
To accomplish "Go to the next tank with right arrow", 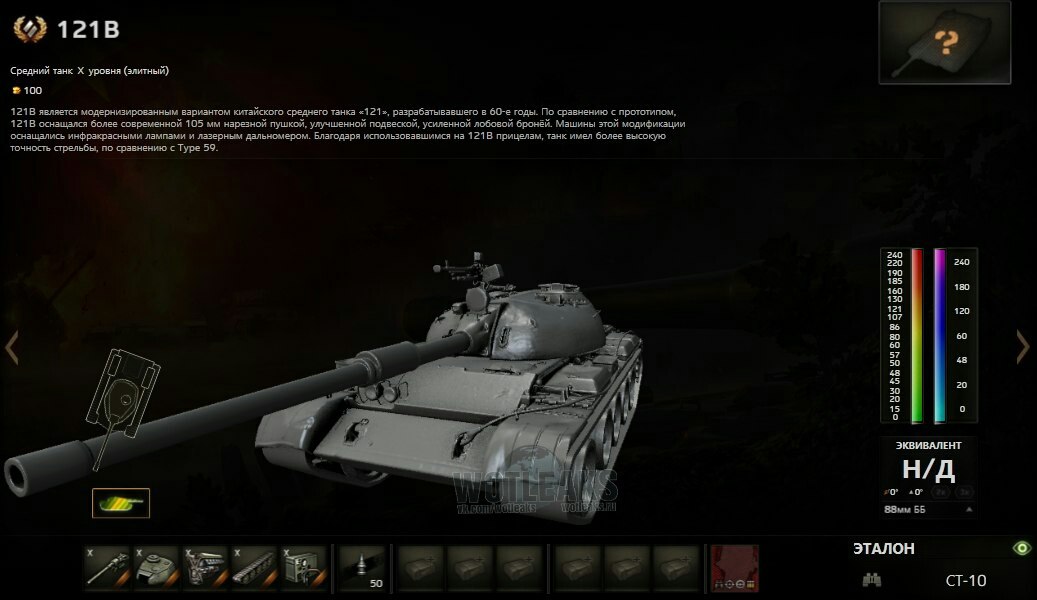I will 1023,347.
